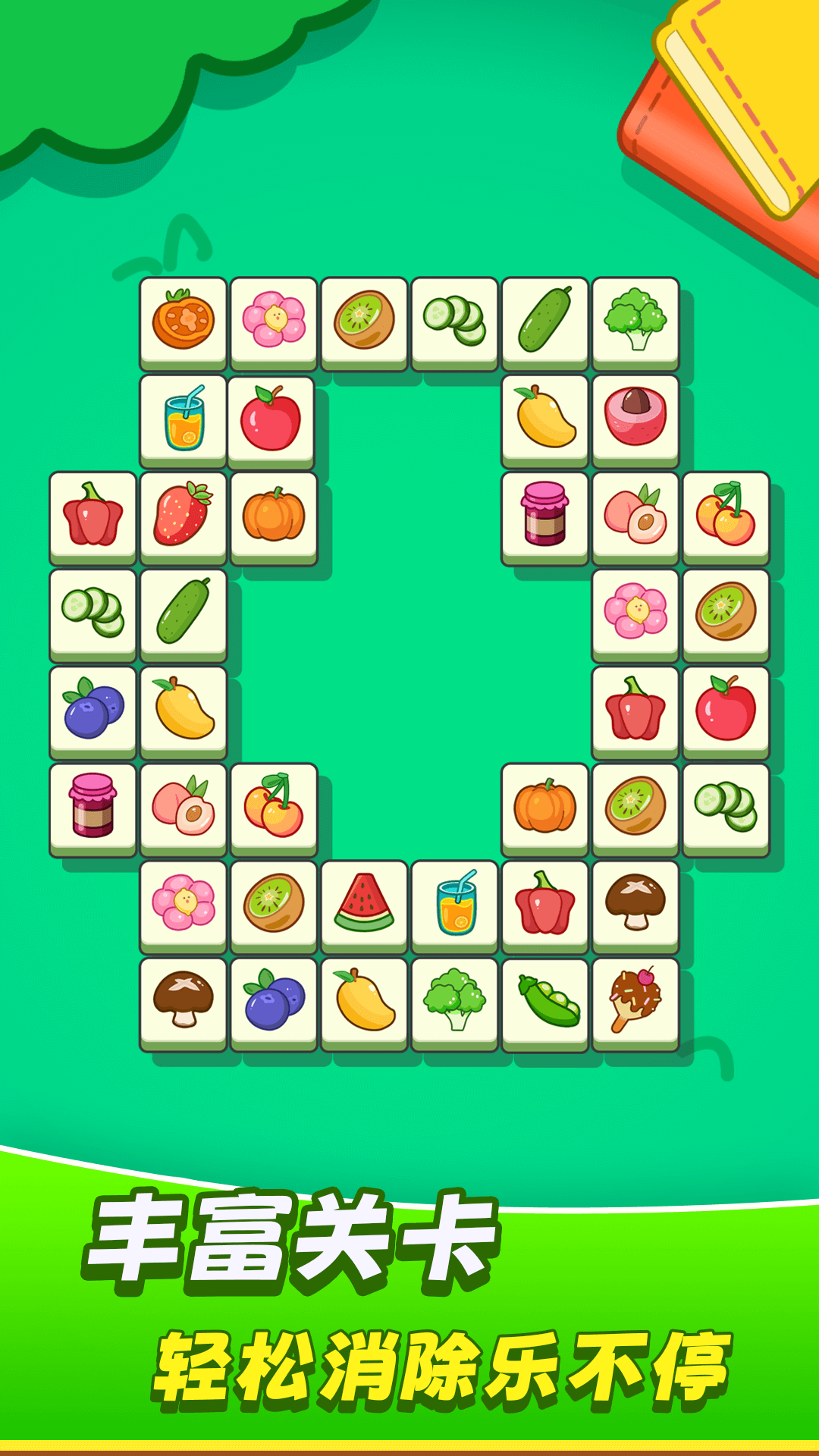Select the green pea pod tile

click(545, 1001)
